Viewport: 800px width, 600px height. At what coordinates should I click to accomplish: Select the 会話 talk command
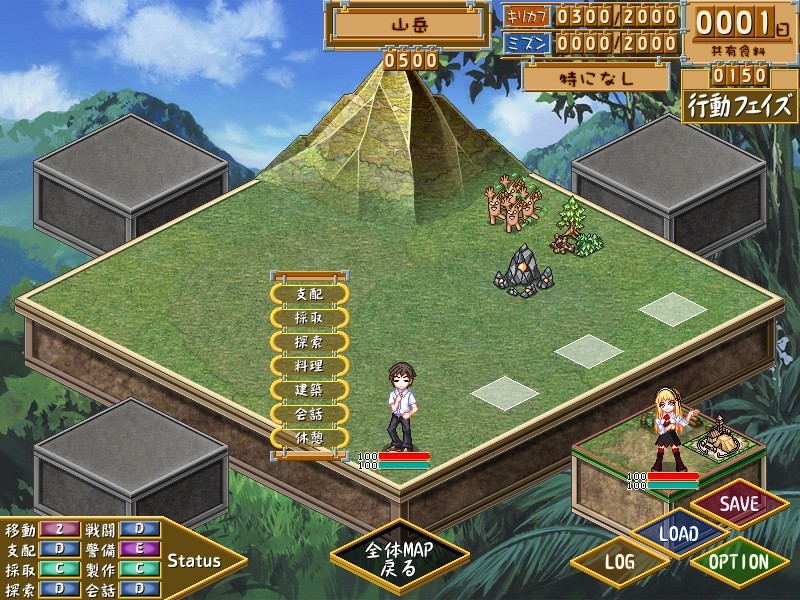tap(309, 414)
